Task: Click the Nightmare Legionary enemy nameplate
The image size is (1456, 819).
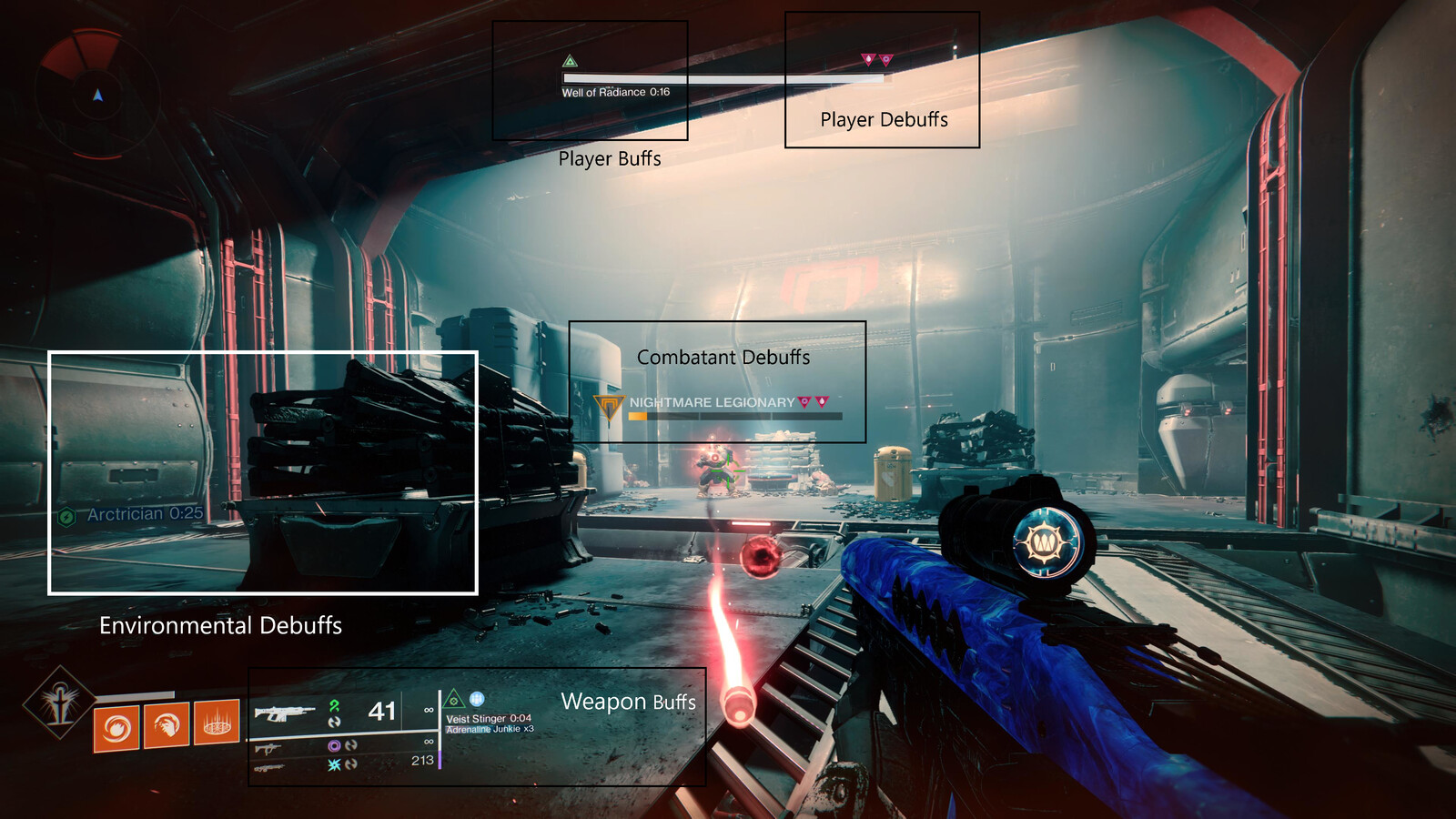Action: [x=712, y=402]
